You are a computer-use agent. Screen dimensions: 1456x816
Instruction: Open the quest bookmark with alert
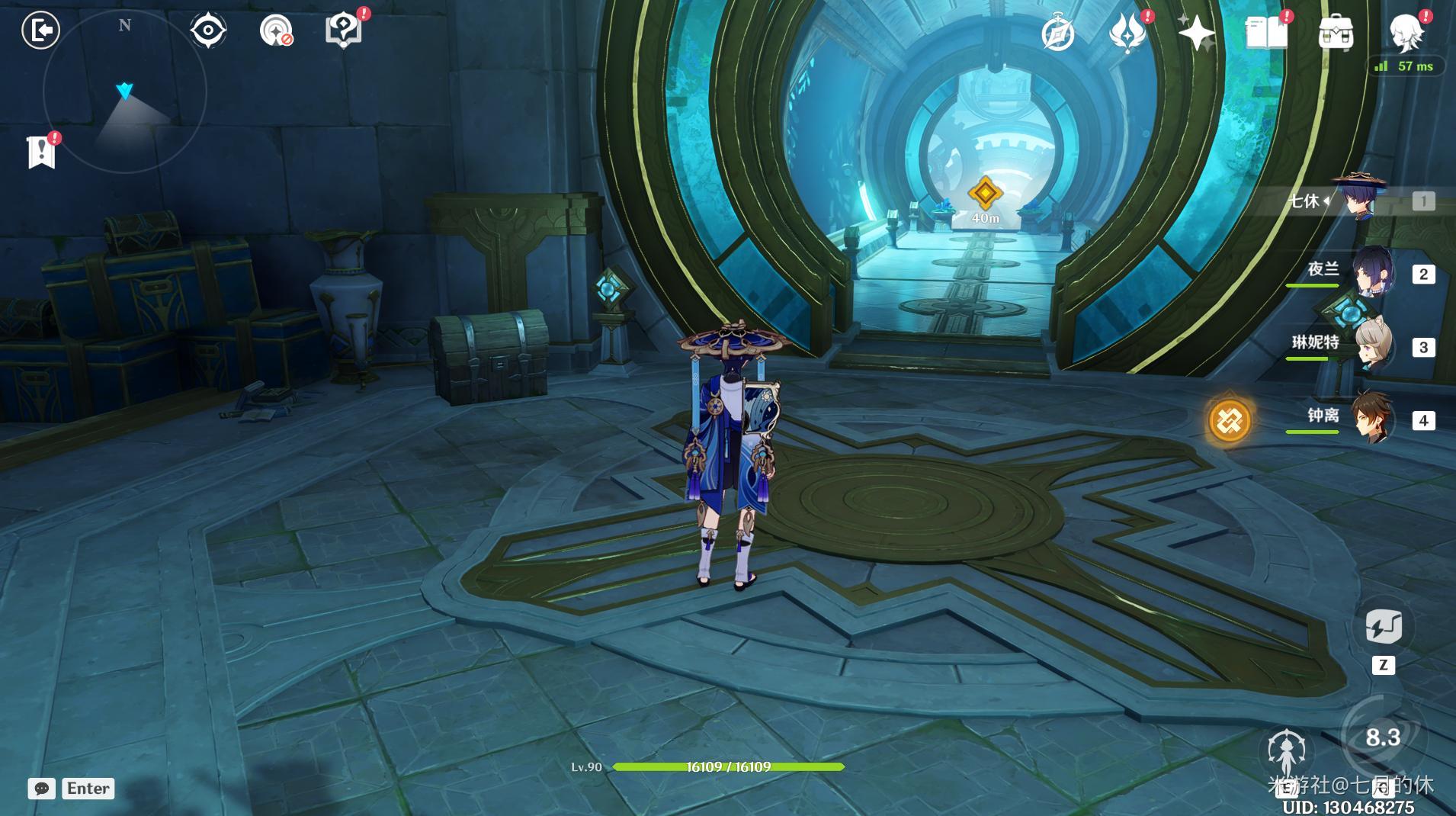[x=41, y=151]
